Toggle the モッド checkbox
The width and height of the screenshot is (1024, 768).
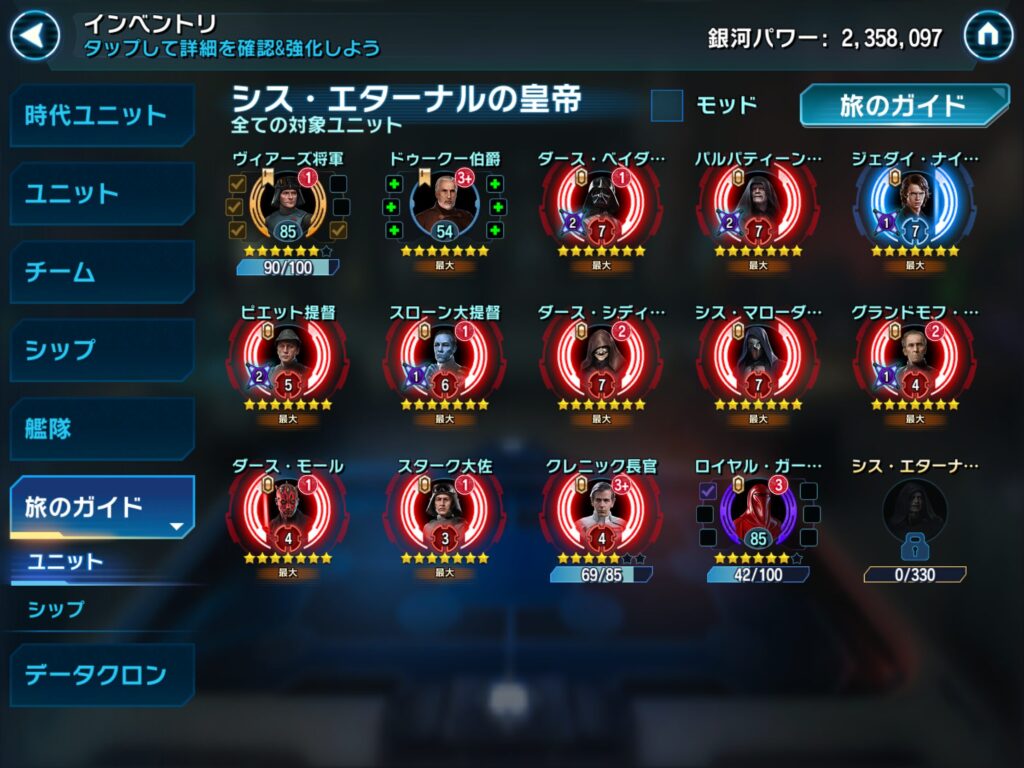pyautogui.click(x=667, y=105)
